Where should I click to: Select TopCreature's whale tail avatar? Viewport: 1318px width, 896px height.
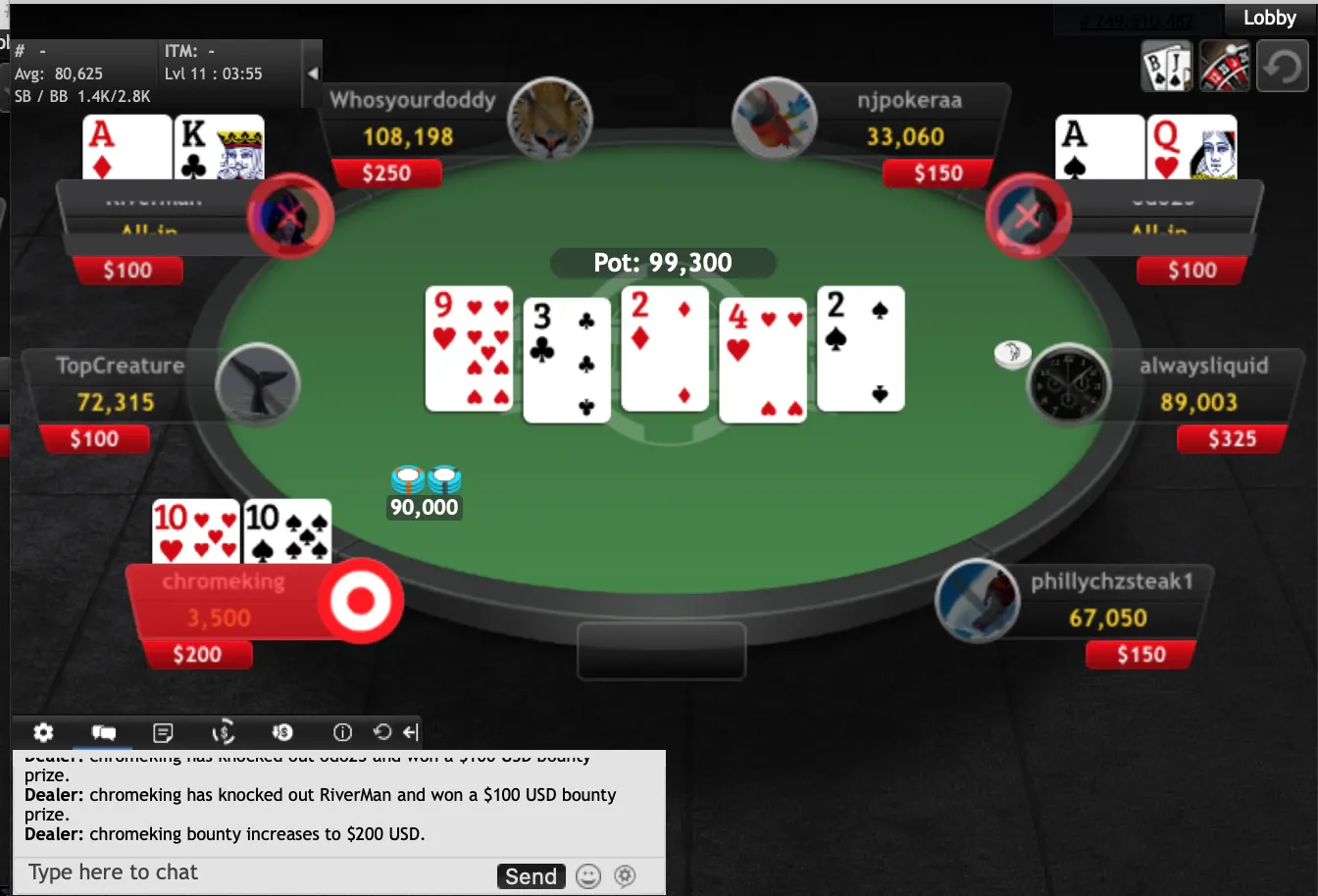[x=258, y=384]
